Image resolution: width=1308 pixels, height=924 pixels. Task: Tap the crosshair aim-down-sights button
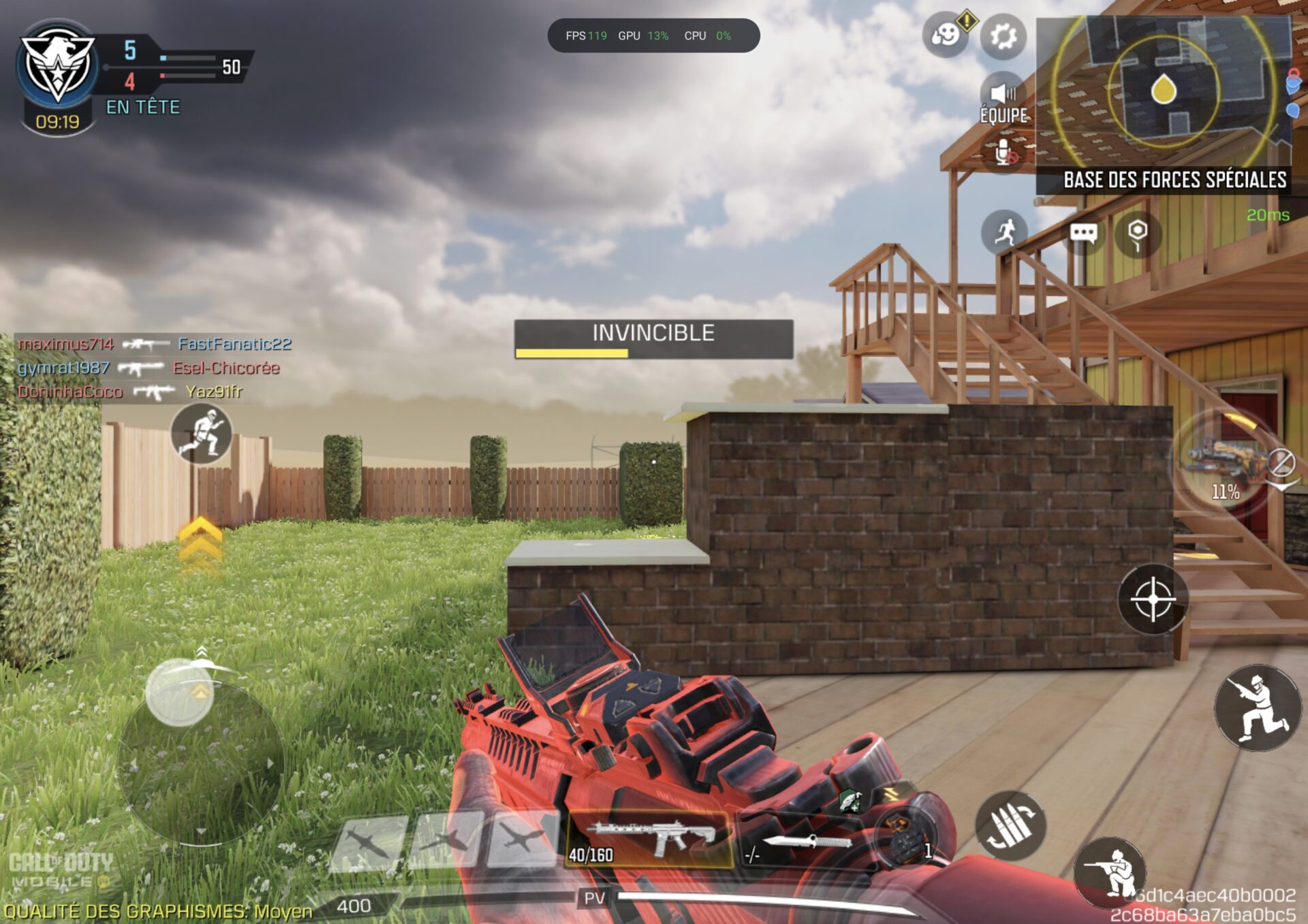[1153, 599]
